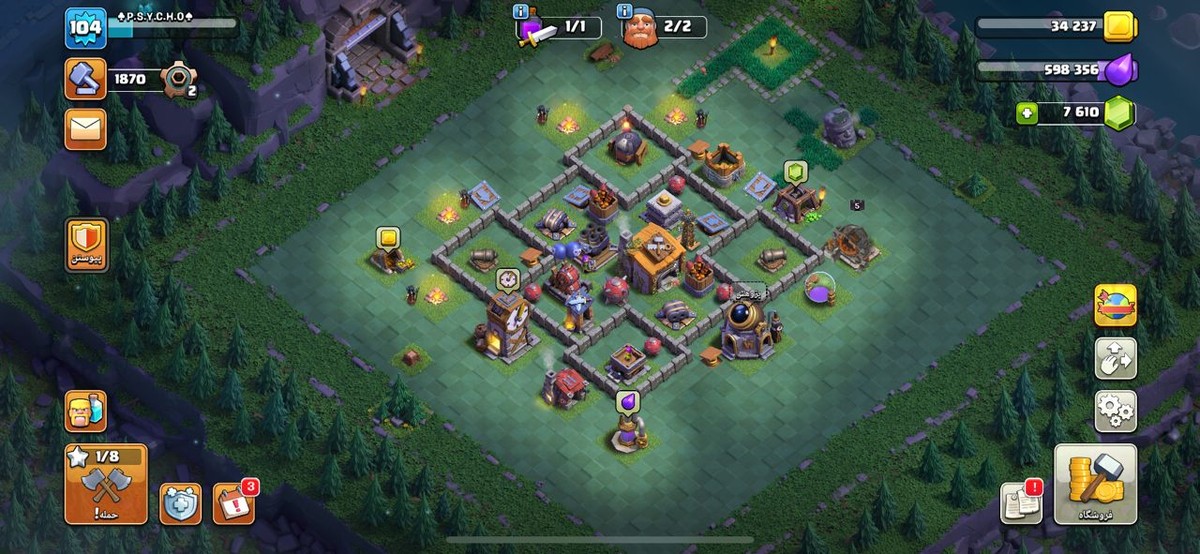
Task: Open the globe with red ribbon button
Action: pos(1115,305)
